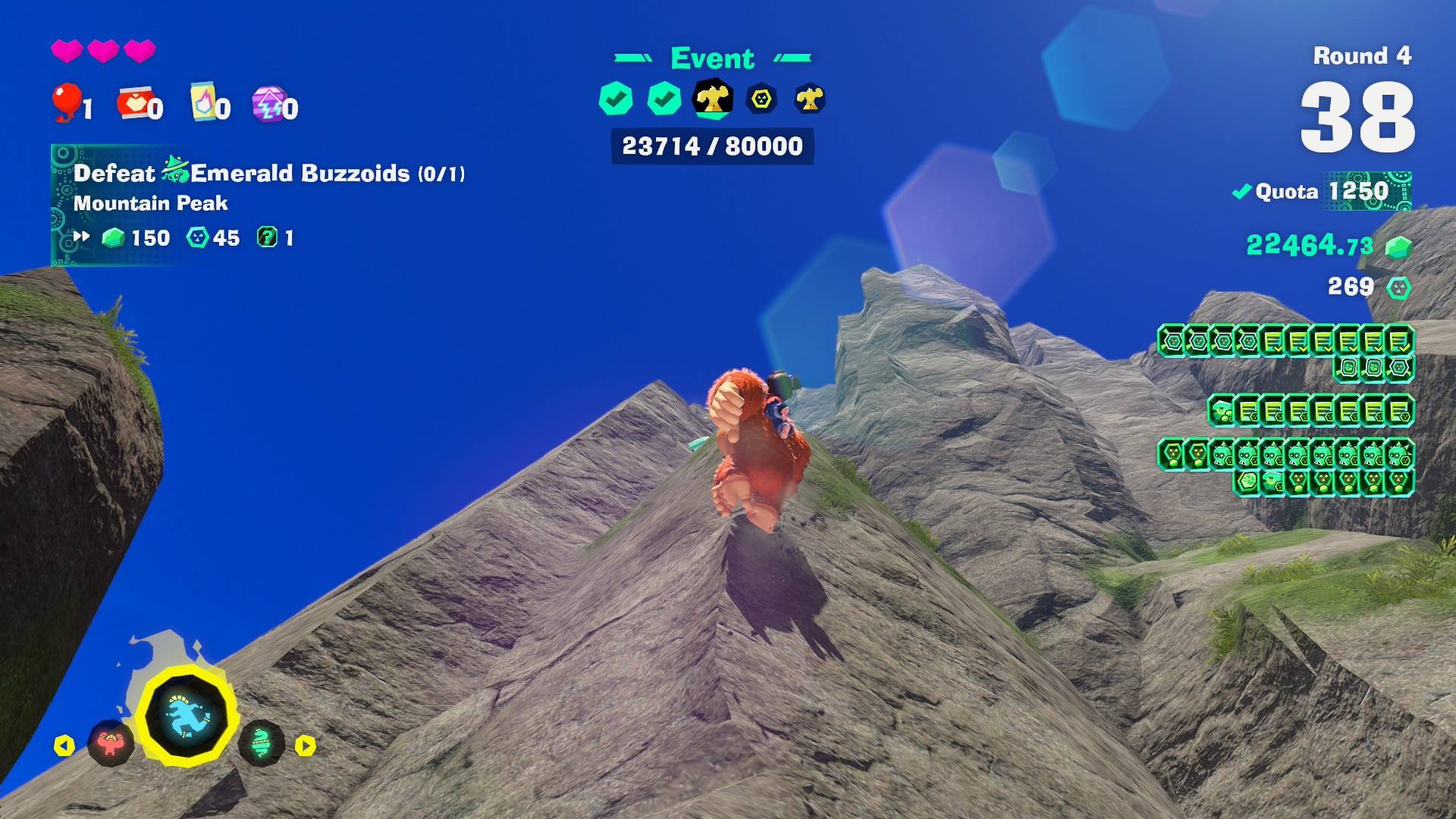Click the Mountain Peak objective label
This screenshot has height=819, width=1456.
coord(151,203)
